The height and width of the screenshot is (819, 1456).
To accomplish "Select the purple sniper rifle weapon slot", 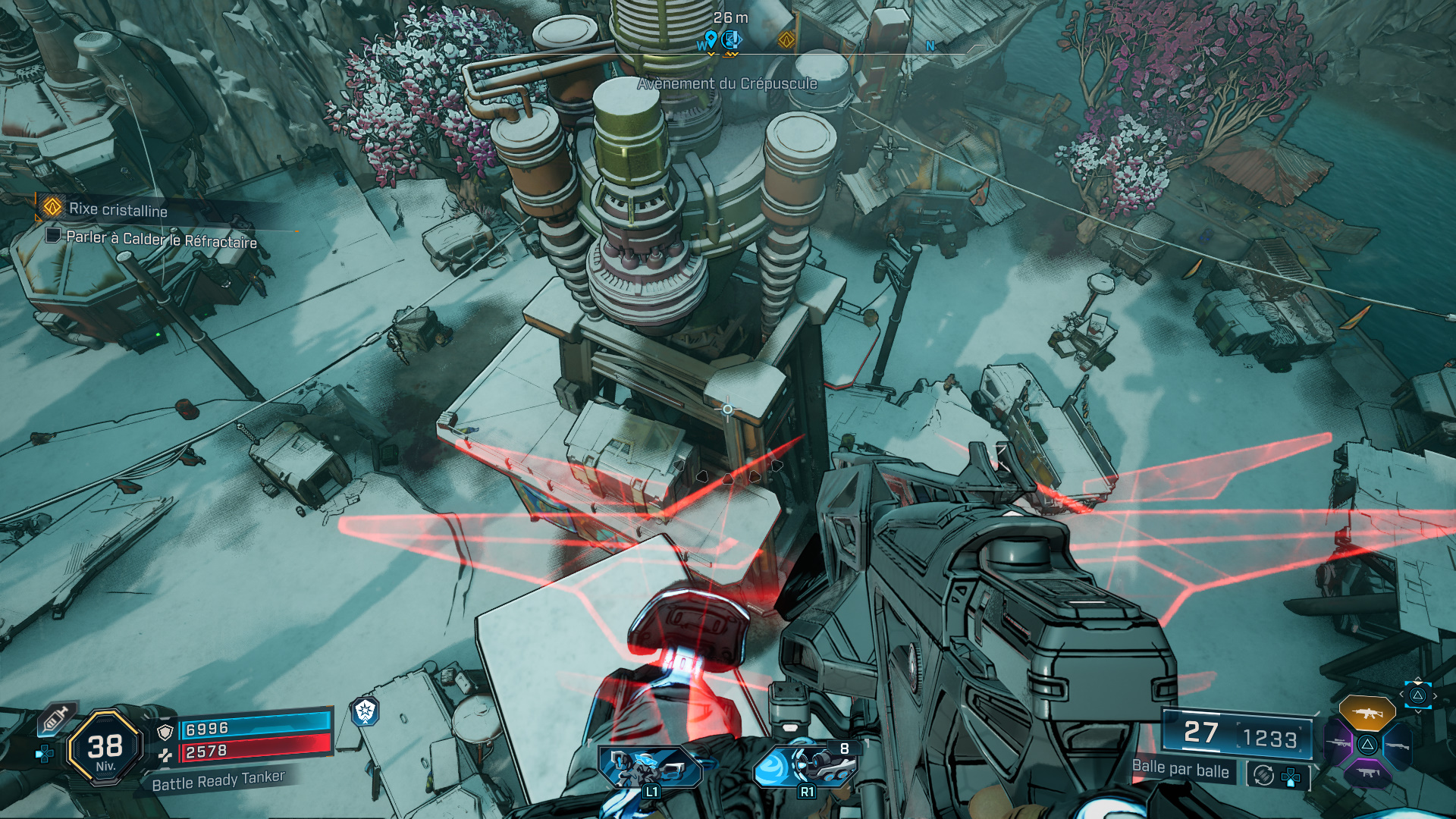I will click(1338, 743).
